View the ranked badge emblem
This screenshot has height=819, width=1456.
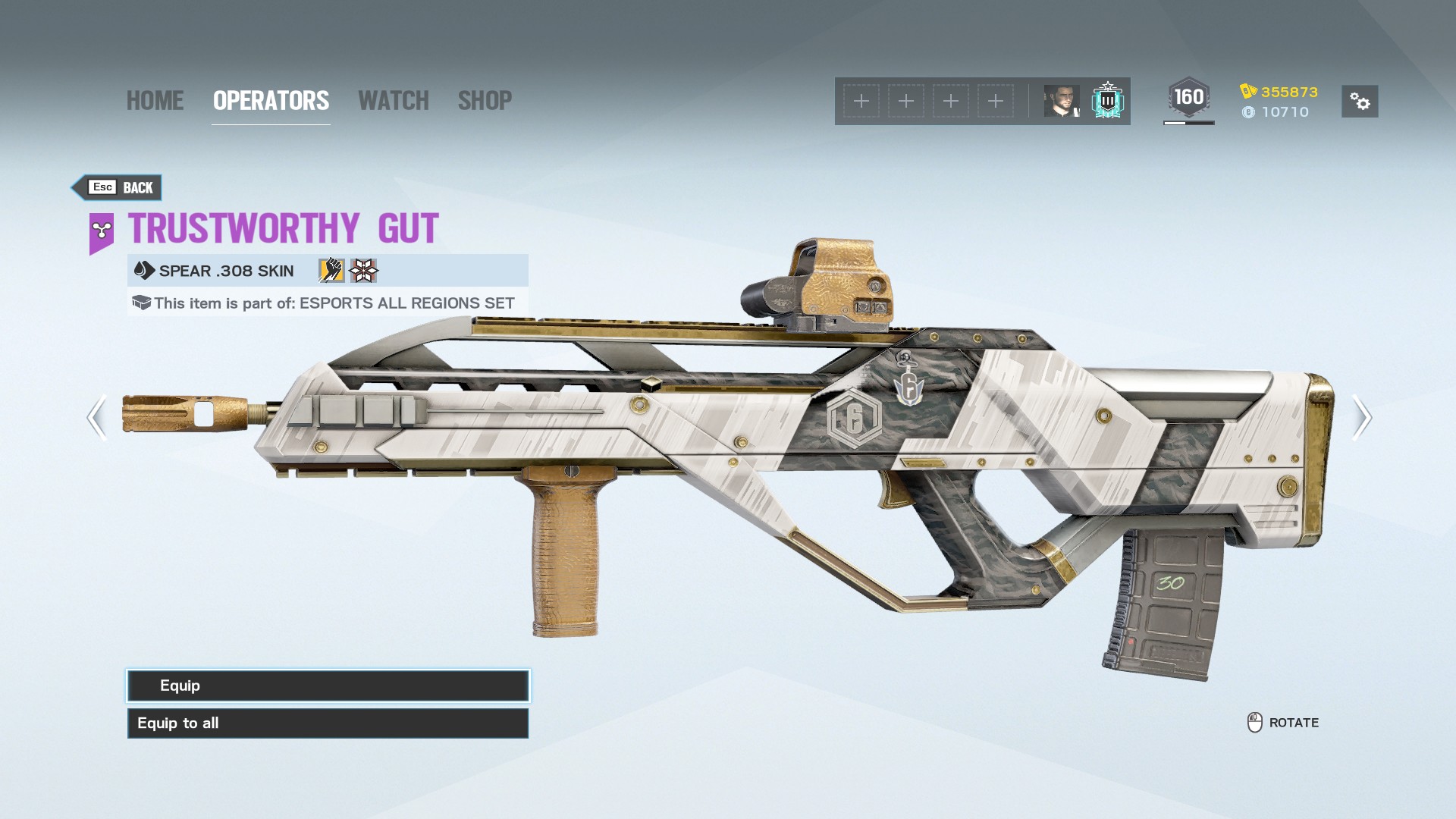pos(1107,101)
